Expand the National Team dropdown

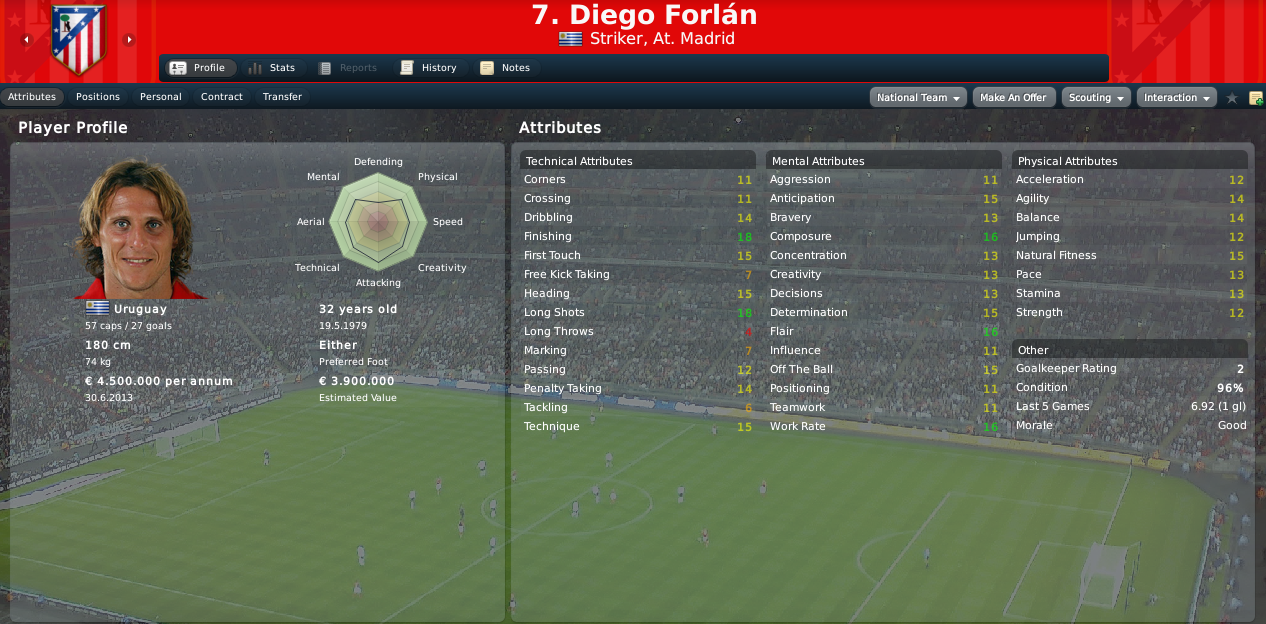[919, 98]
